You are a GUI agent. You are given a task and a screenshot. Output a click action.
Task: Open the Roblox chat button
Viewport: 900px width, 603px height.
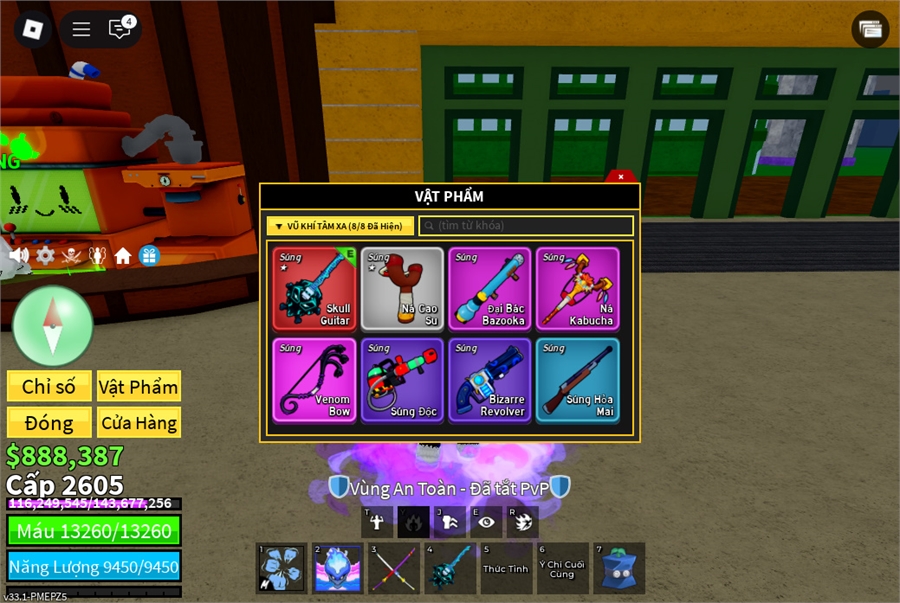[x=121, y=29]
